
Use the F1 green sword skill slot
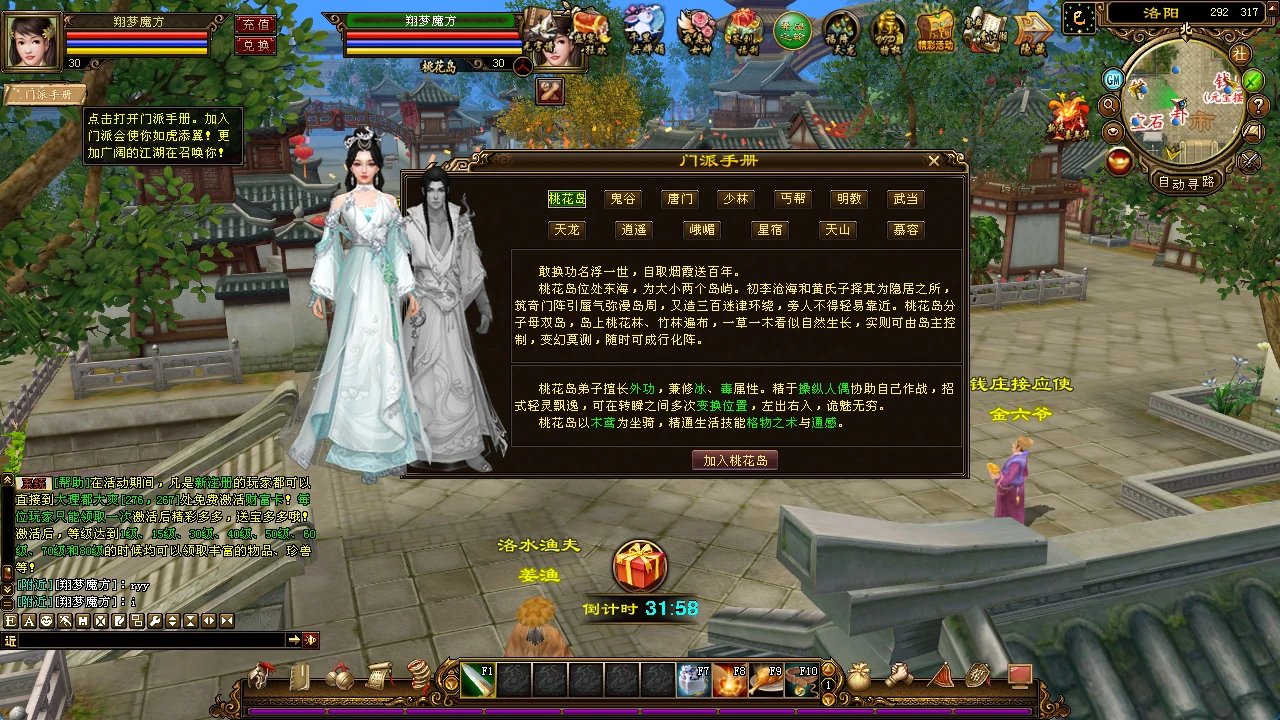click(x=478, y=680)
